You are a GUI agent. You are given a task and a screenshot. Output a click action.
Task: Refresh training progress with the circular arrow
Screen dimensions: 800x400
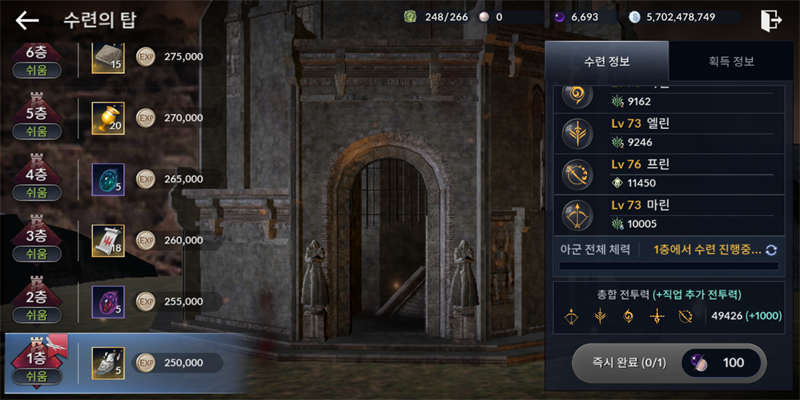click(x=771, y=249)
